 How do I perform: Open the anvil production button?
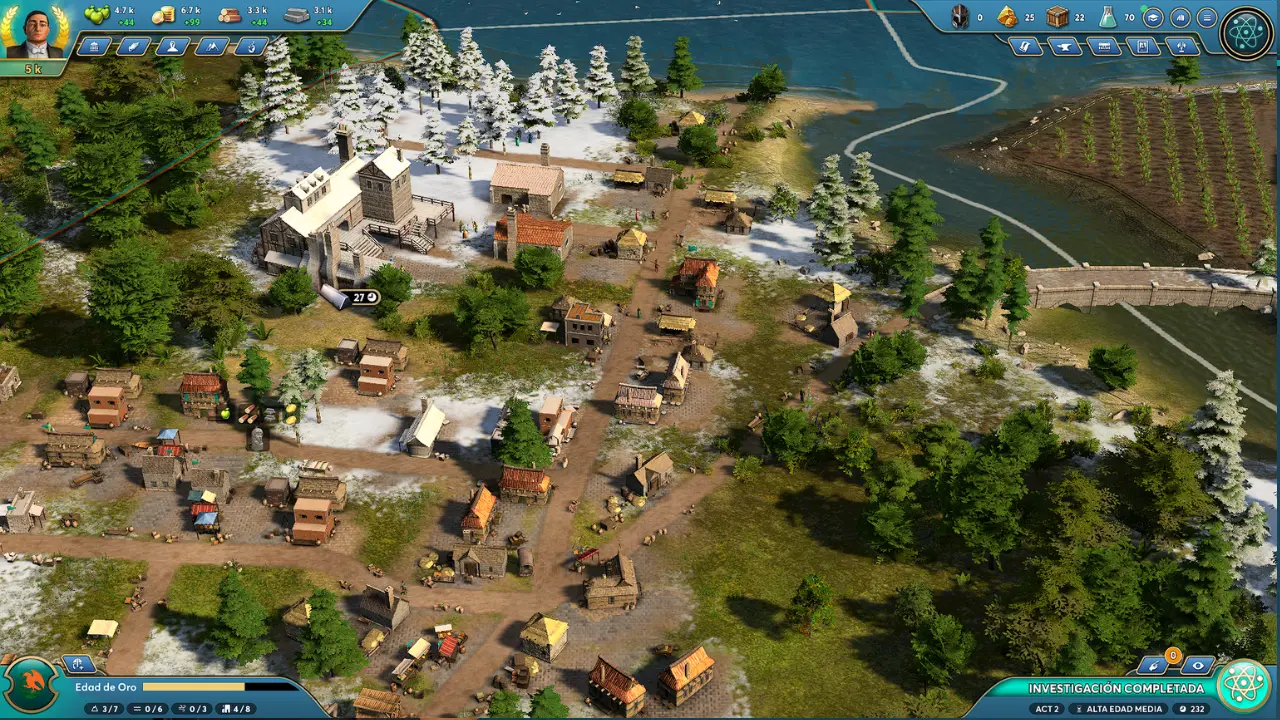(x=1064, y=46)
